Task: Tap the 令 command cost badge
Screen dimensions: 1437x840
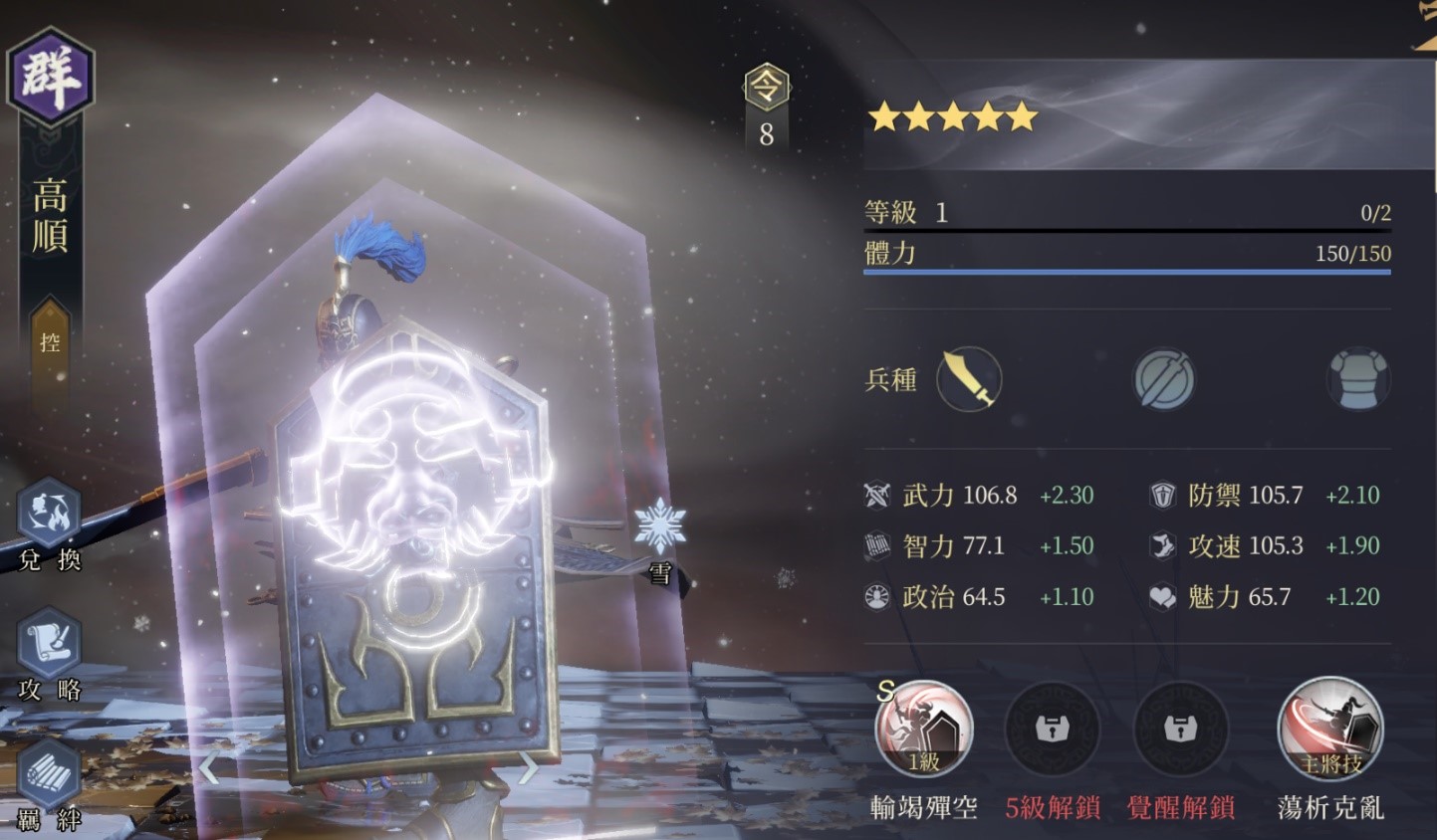Action: pos(766,90)
